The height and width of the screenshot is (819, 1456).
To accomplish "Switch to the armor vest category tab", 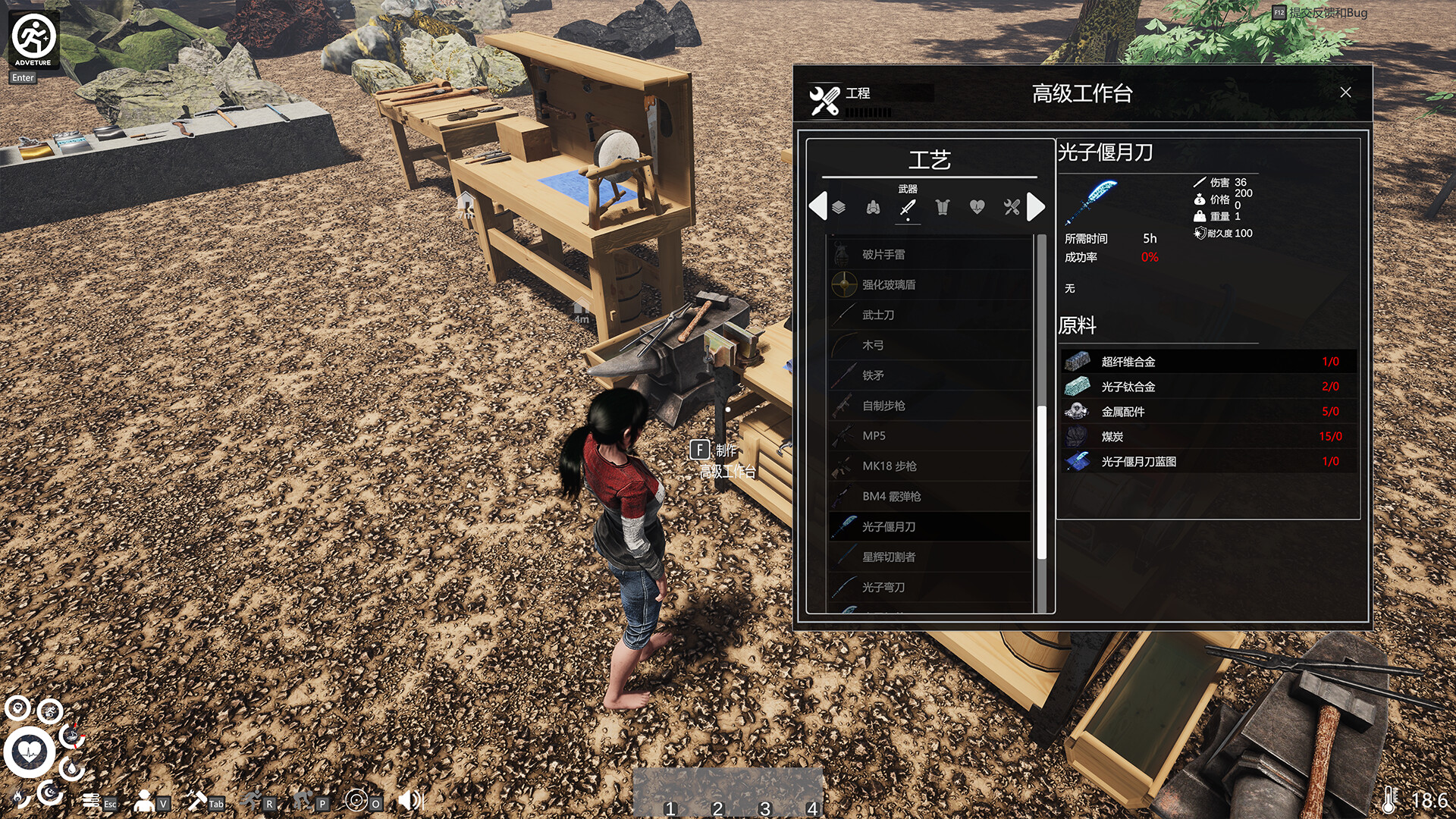I will click(x=942, y=207).
